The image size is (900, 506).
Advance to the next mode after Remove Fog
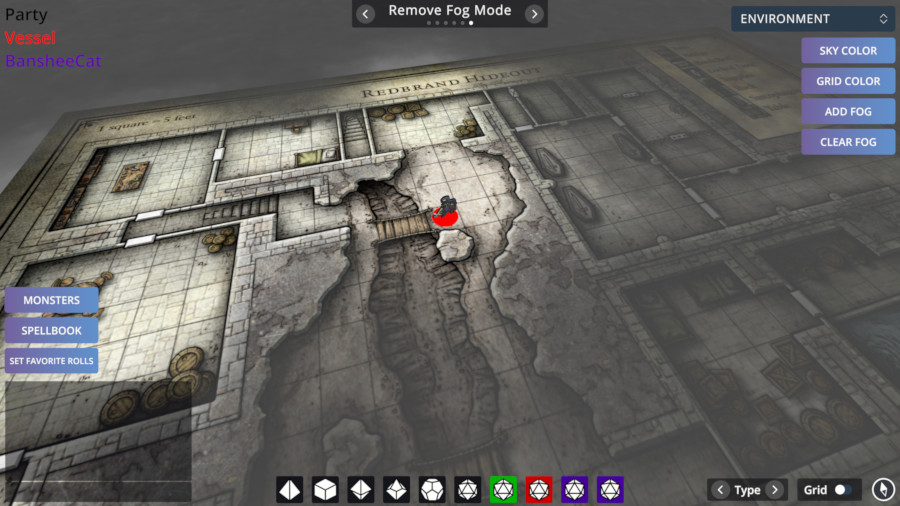click(534, 13)
